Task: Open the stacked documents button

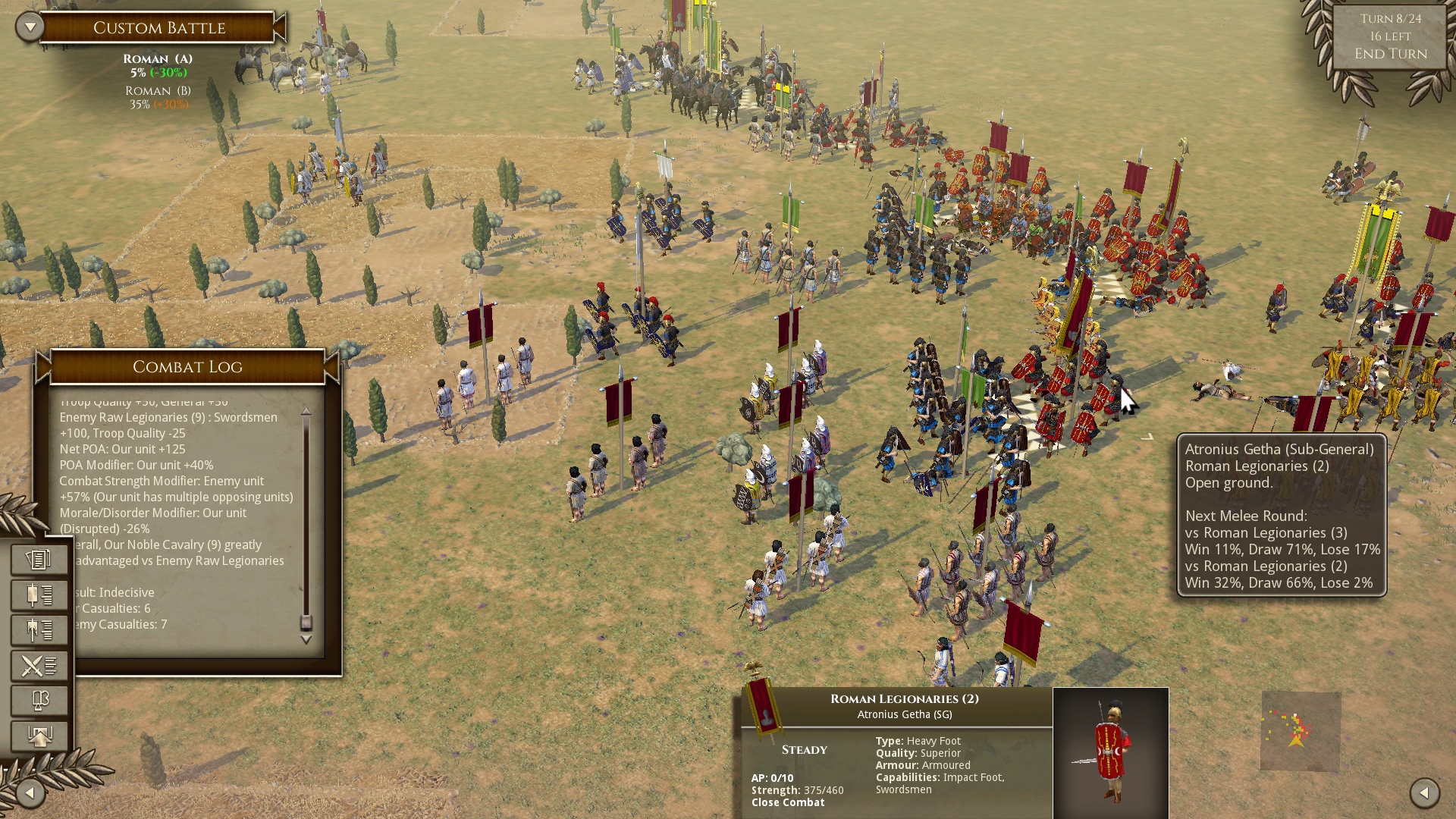Action: (39, 560)
